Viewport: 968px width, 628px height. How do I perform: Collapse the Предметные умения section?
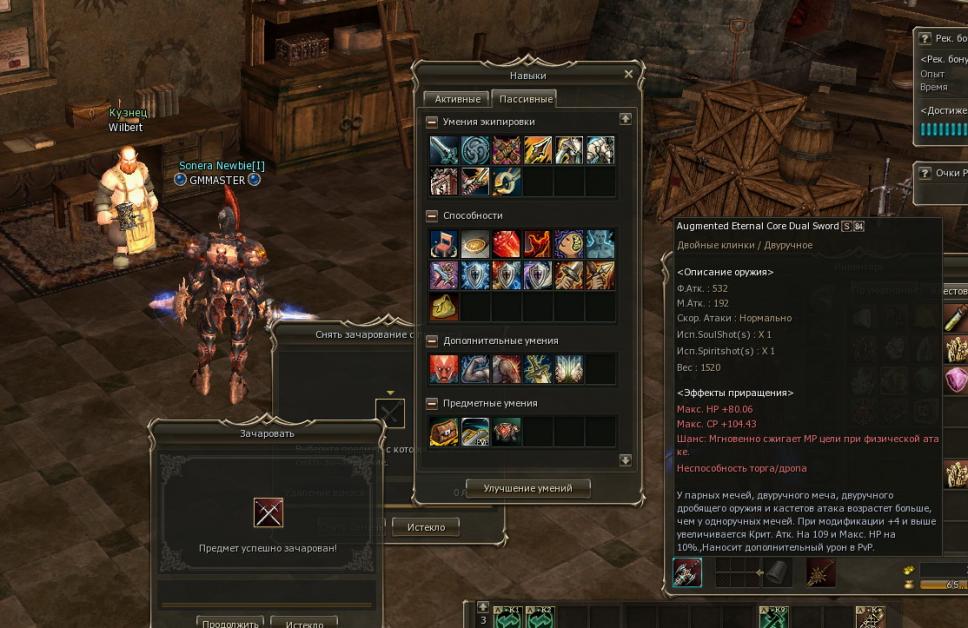(x=432, y=403)
